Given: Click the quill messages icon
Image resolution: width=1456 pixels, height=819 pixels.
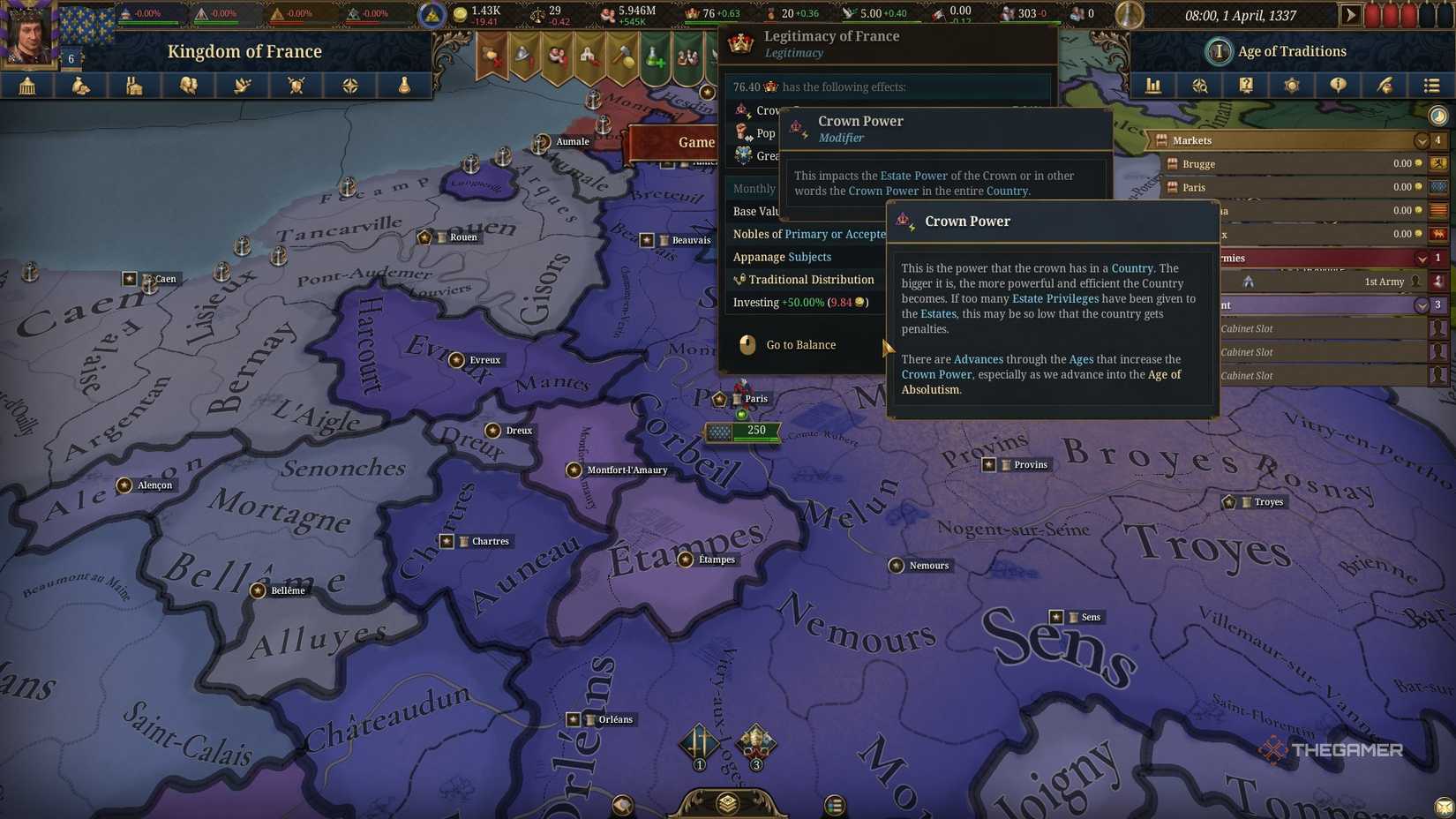Looking at the screenshot, I should coord(1384,86).
